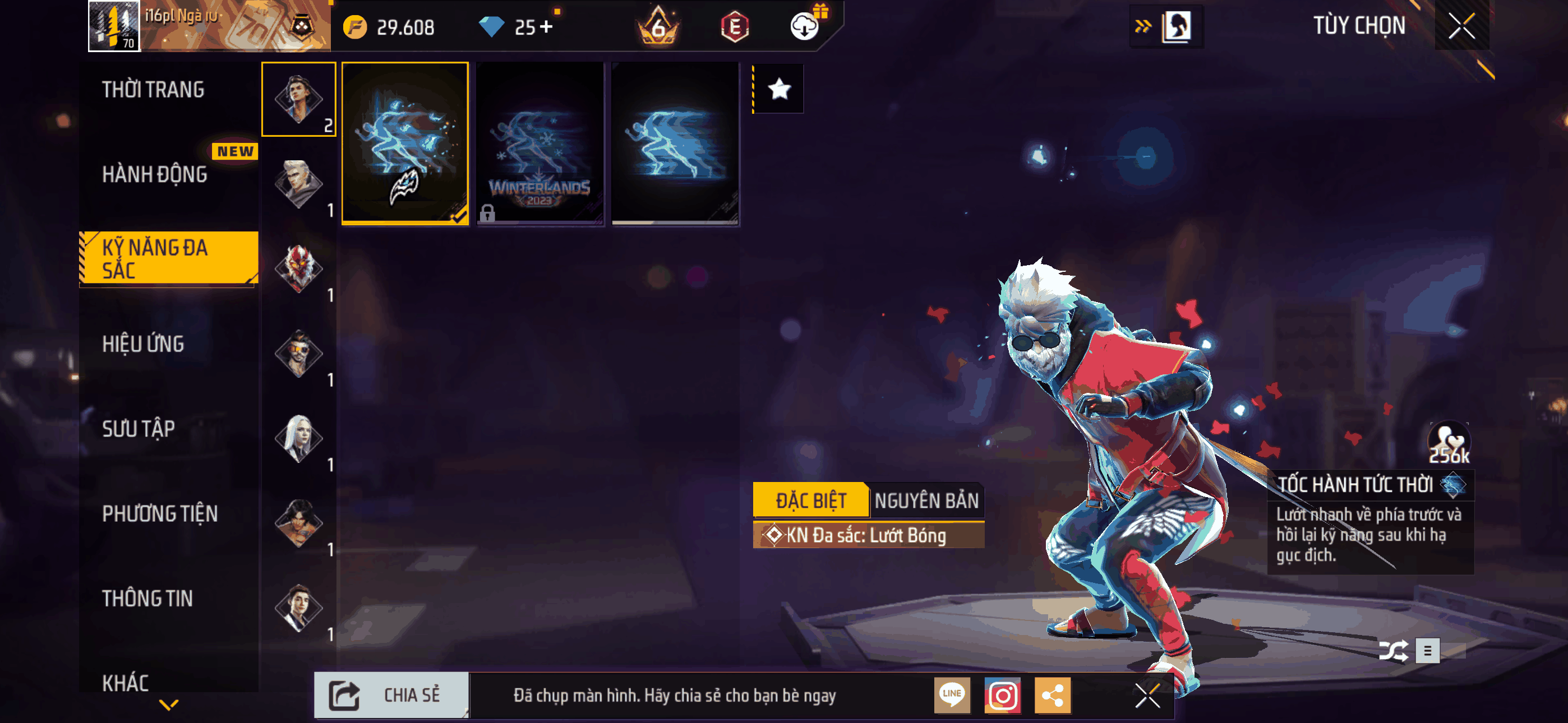Image resolution: width=1568 pixels, height=723 pixels.
Task: Choose the locked Winterlands 2023 skill skin
Action: pos(540,143)
